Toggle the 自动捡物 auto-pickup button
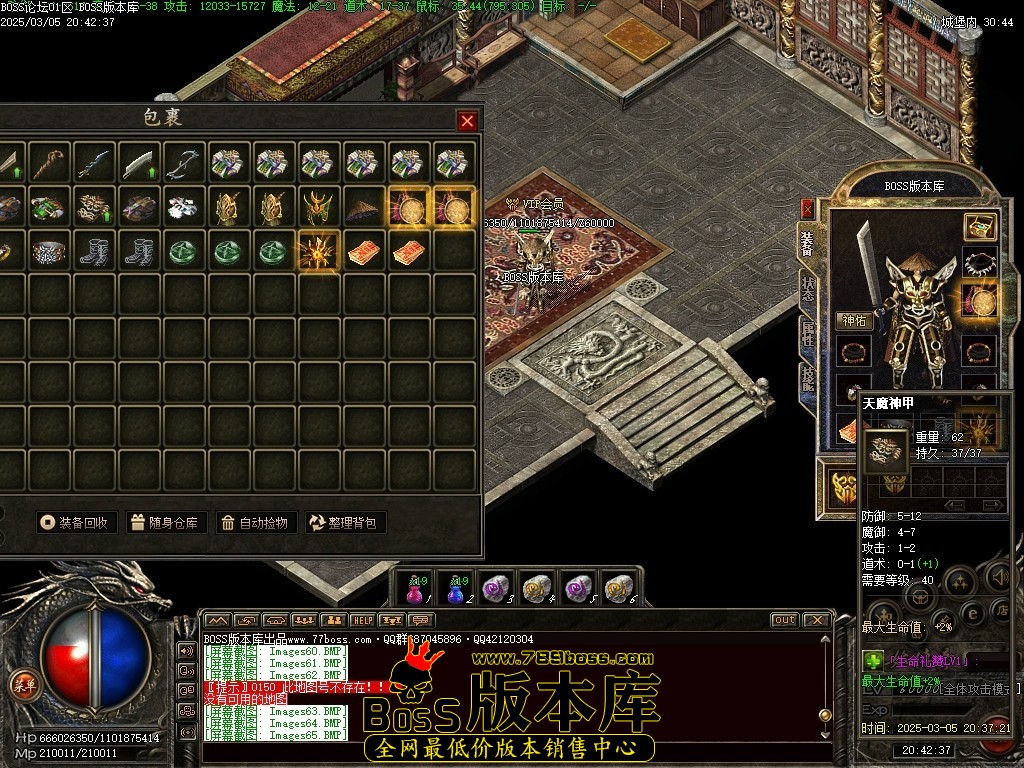 [256, 522]
